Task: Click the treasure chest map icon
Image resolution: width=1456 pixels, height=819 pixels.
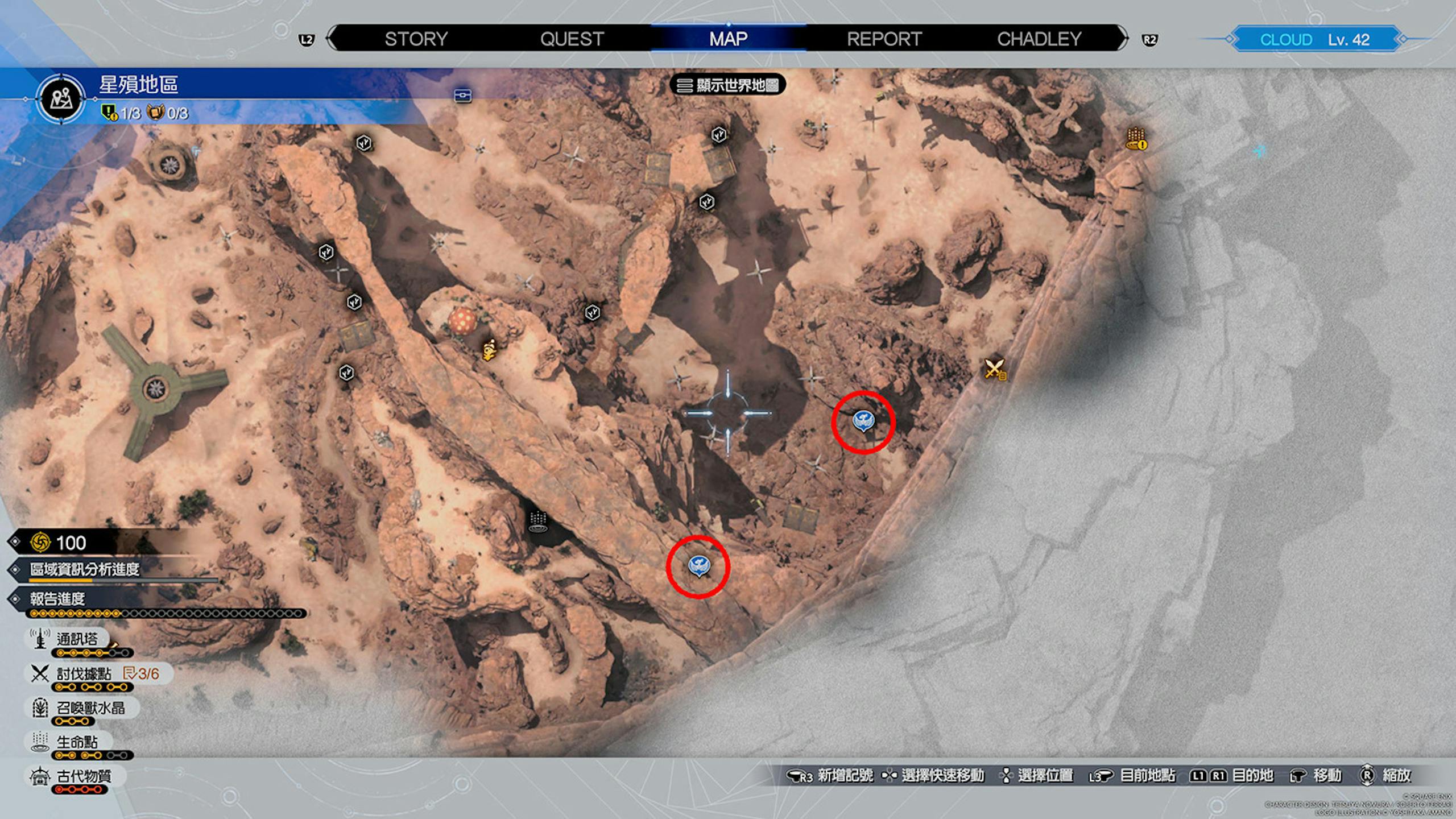Action: pos(463,96)
